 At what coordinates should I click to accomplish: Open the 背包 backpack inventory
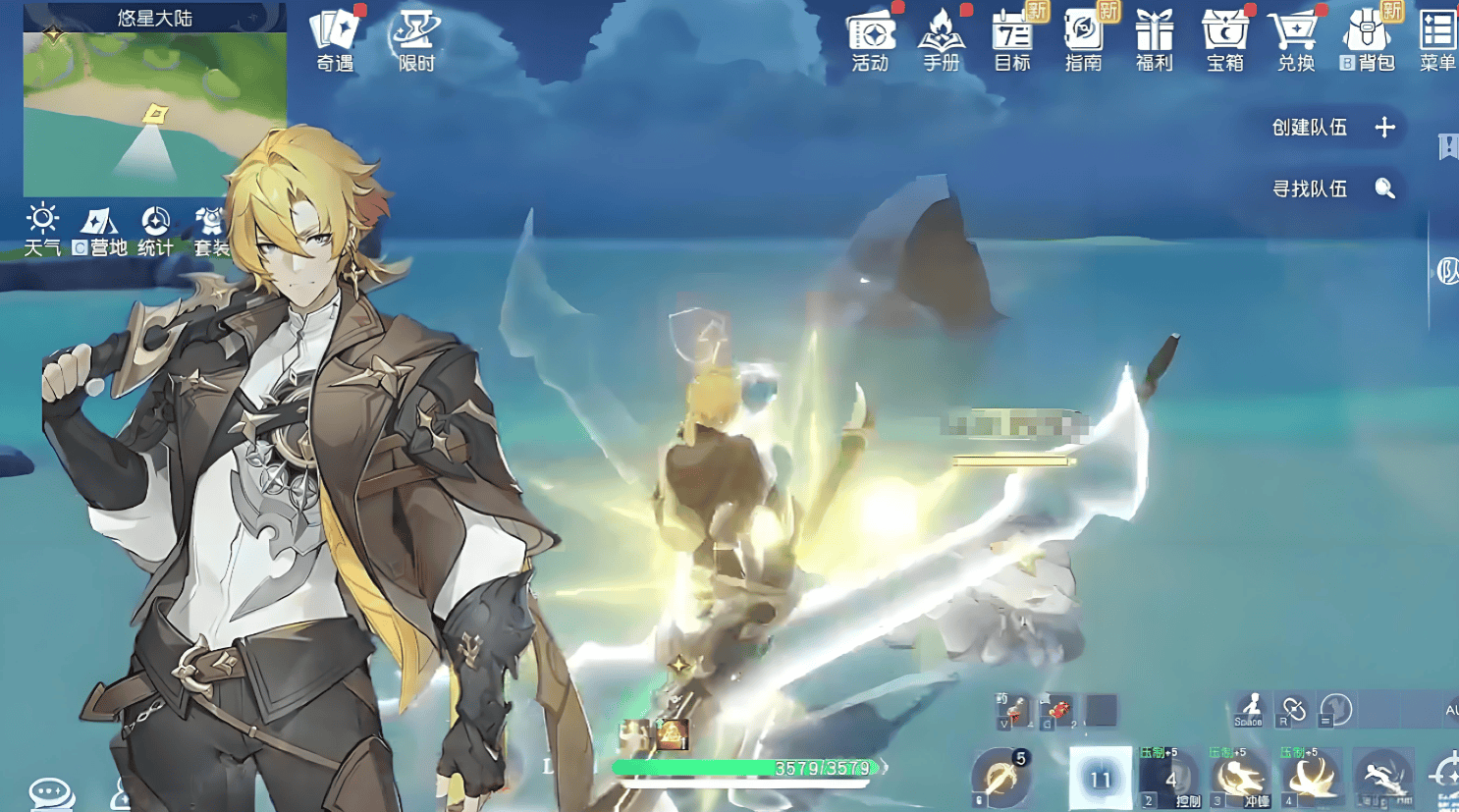pyautogui.click(x=1368, y=40)
